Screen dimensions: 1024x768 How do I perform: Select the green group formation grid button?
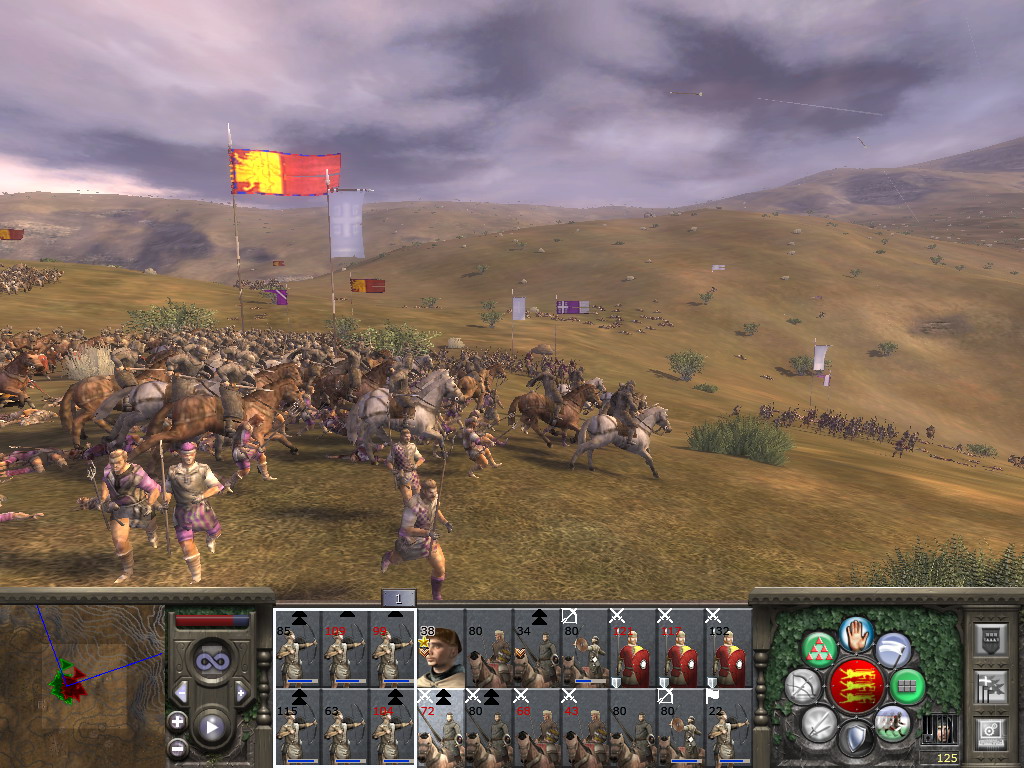907,687
